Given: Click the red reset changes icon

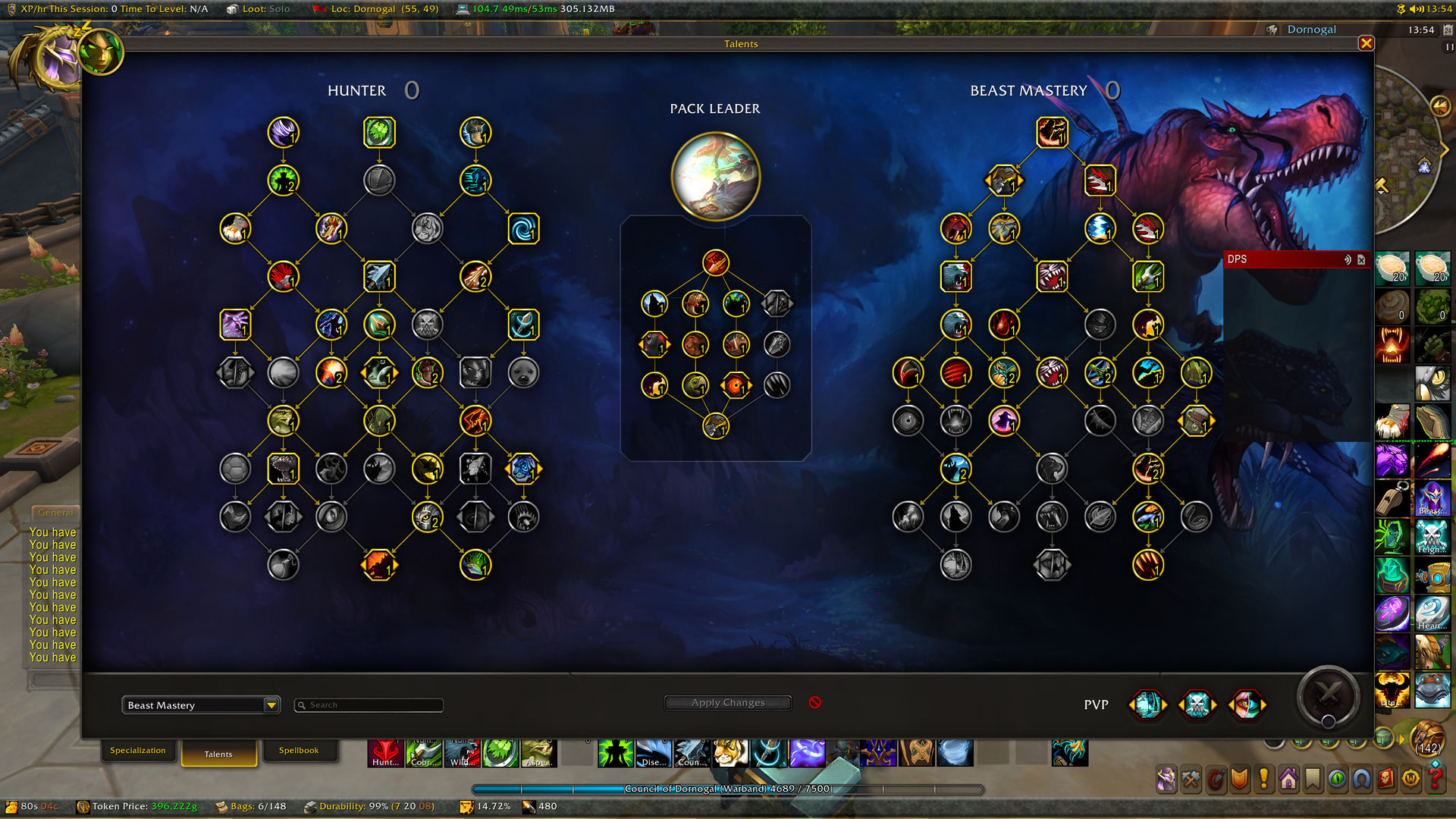Looking at the screenshot, I should (x=814, y=702).
